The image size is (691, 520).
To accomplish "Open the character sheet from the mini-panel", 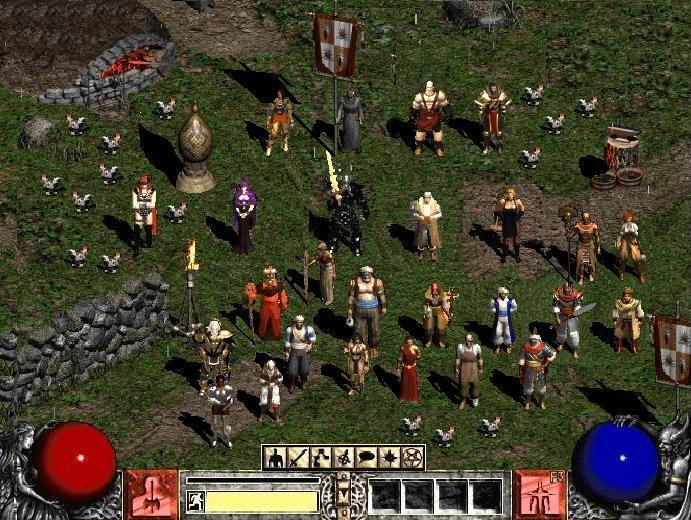I will [x=275, y=458].
